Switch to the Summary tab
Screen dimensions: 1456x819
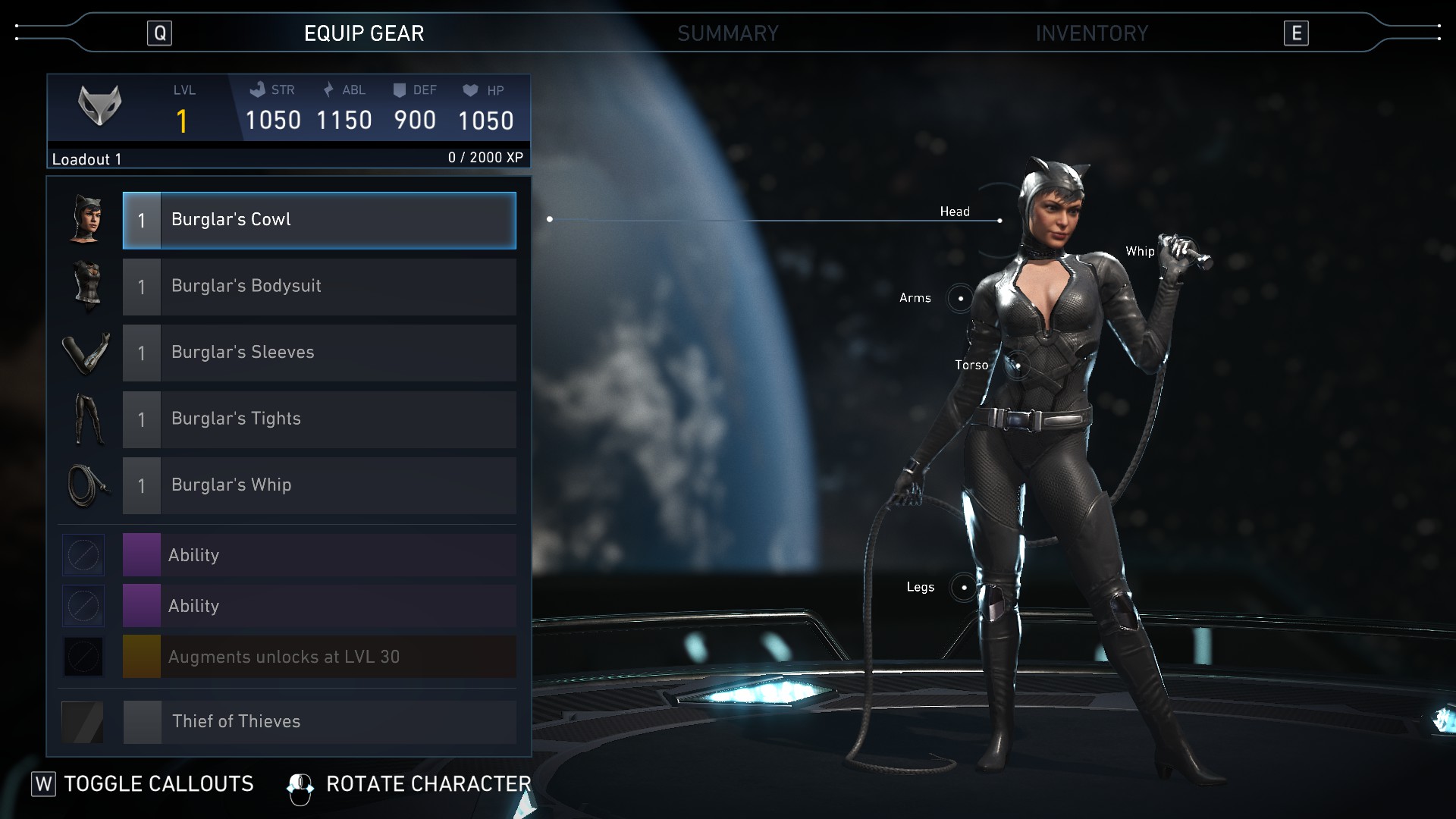(x=727, y=33)
